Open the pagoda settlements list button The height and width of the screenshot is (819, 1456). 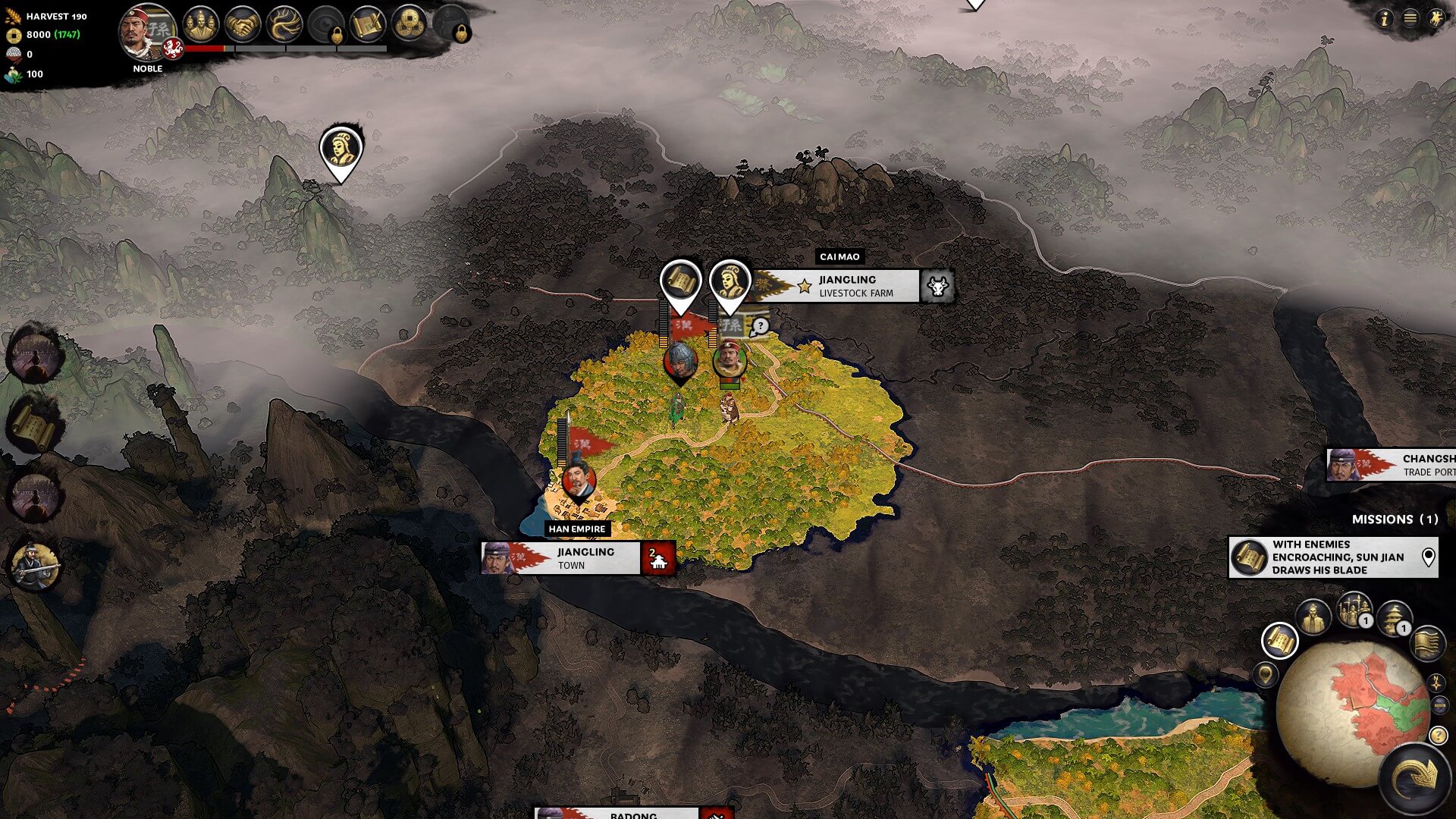point(1394,617)
